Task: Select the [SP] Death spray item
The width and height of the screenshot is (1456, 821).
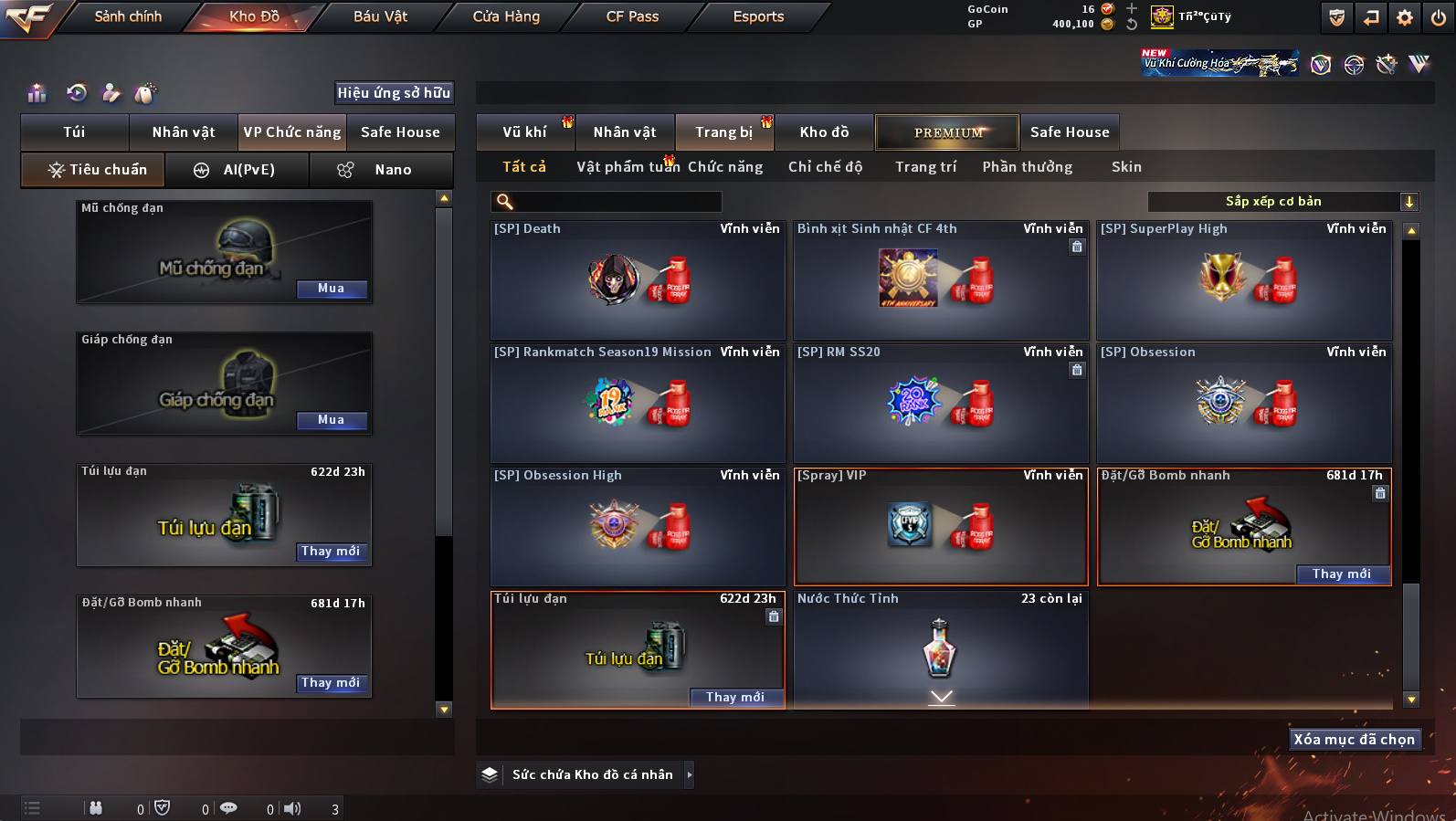Action: [x=638, y=280]
